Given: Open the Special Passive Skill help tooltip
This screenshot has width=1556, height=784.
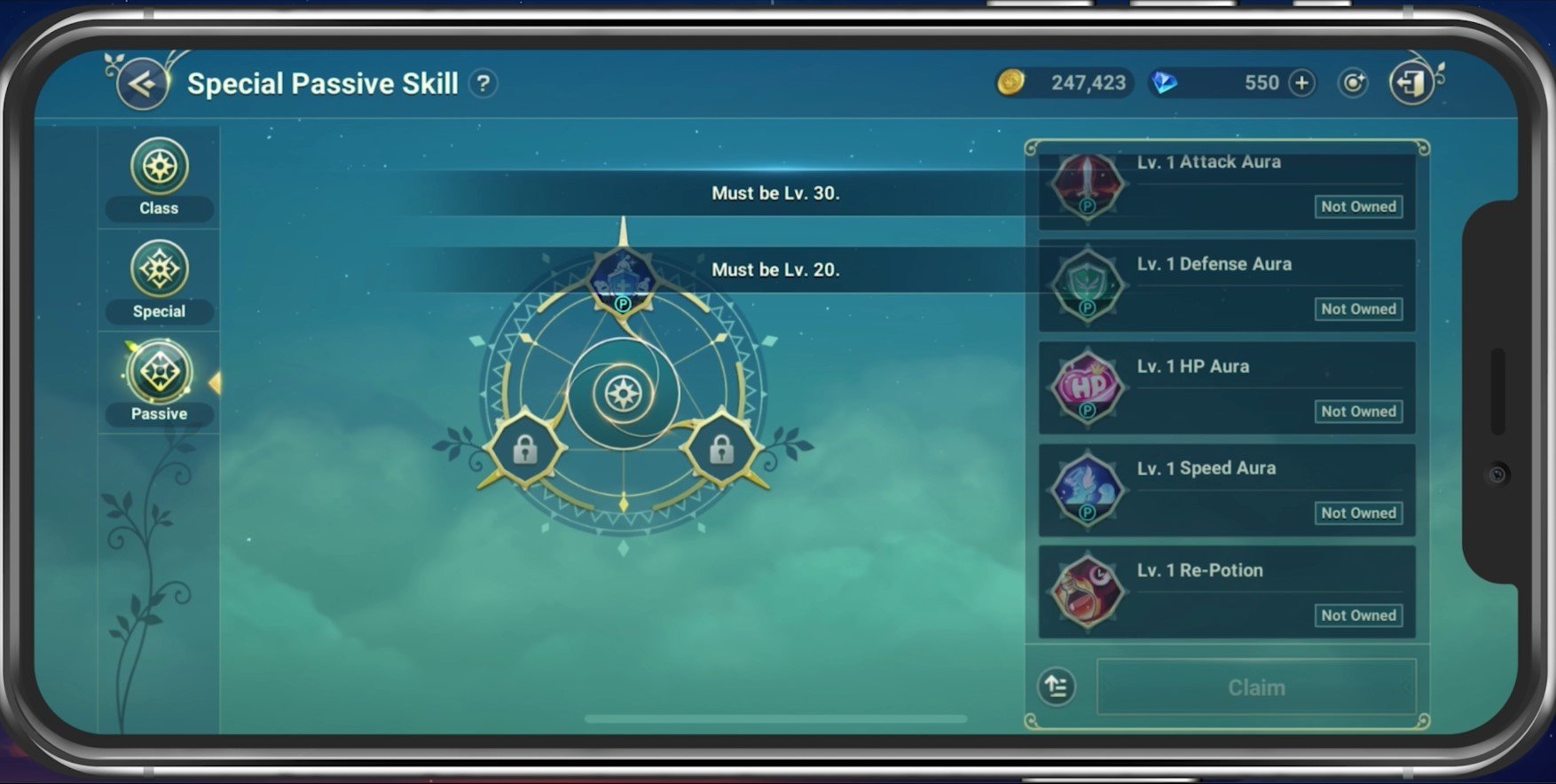Looking at the screenshot, I should click(x=483, y=84).
